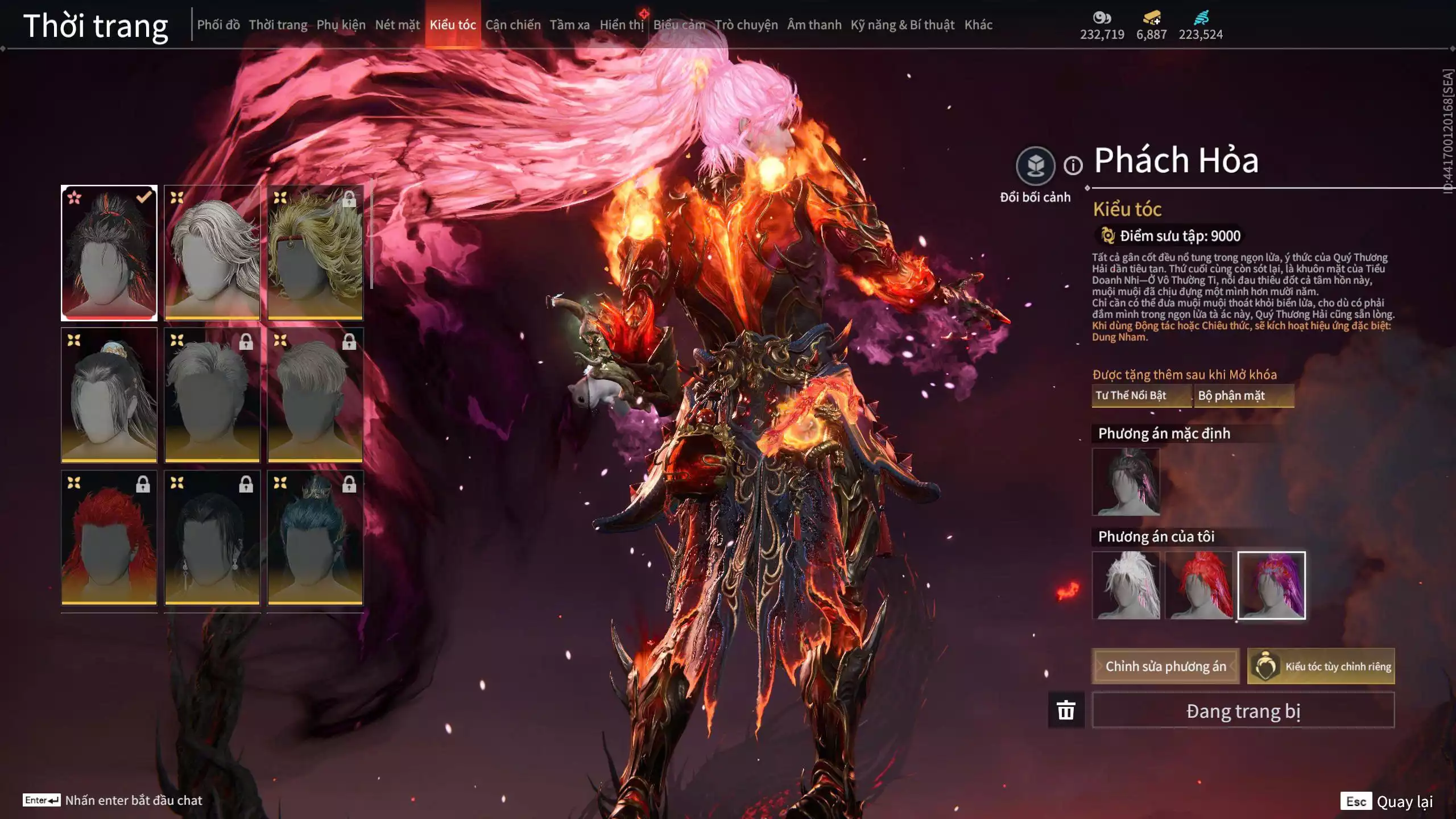Screen dimensions: 1456x819
Task: Select the Kỹ năng & Bí thuật tab
Action: [902, 25]
